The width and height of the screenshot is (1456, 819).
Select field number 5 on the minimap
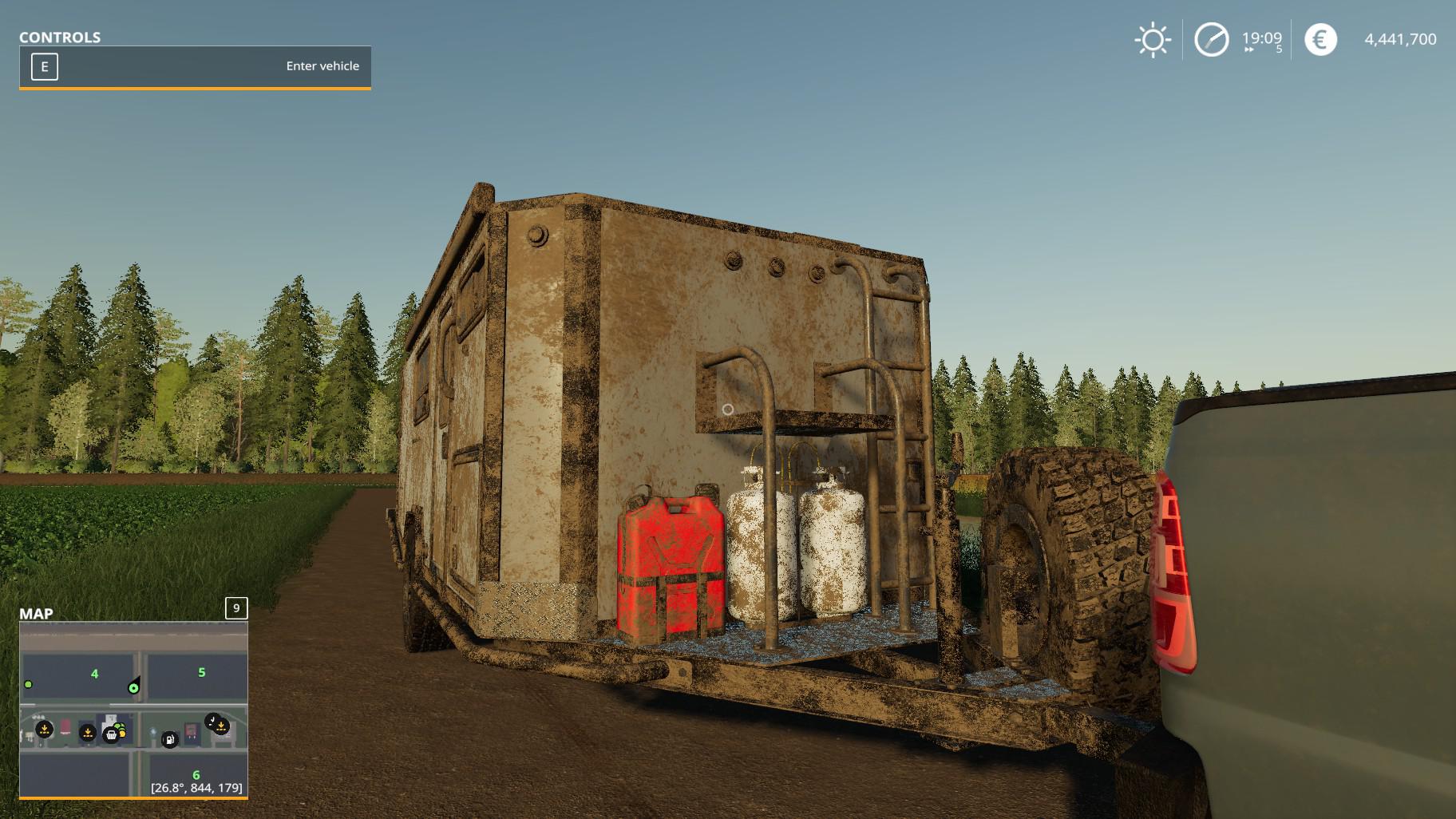(x=201, y=672)
